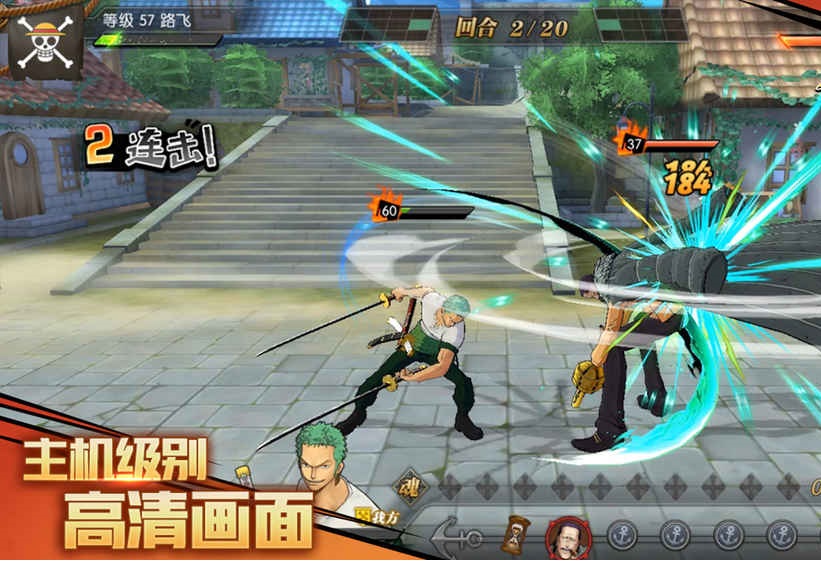Tap the Straw Hat pirate flag emblem
Image resolution: width=821 pixels, height=562 pixels.
pos(44,39)
